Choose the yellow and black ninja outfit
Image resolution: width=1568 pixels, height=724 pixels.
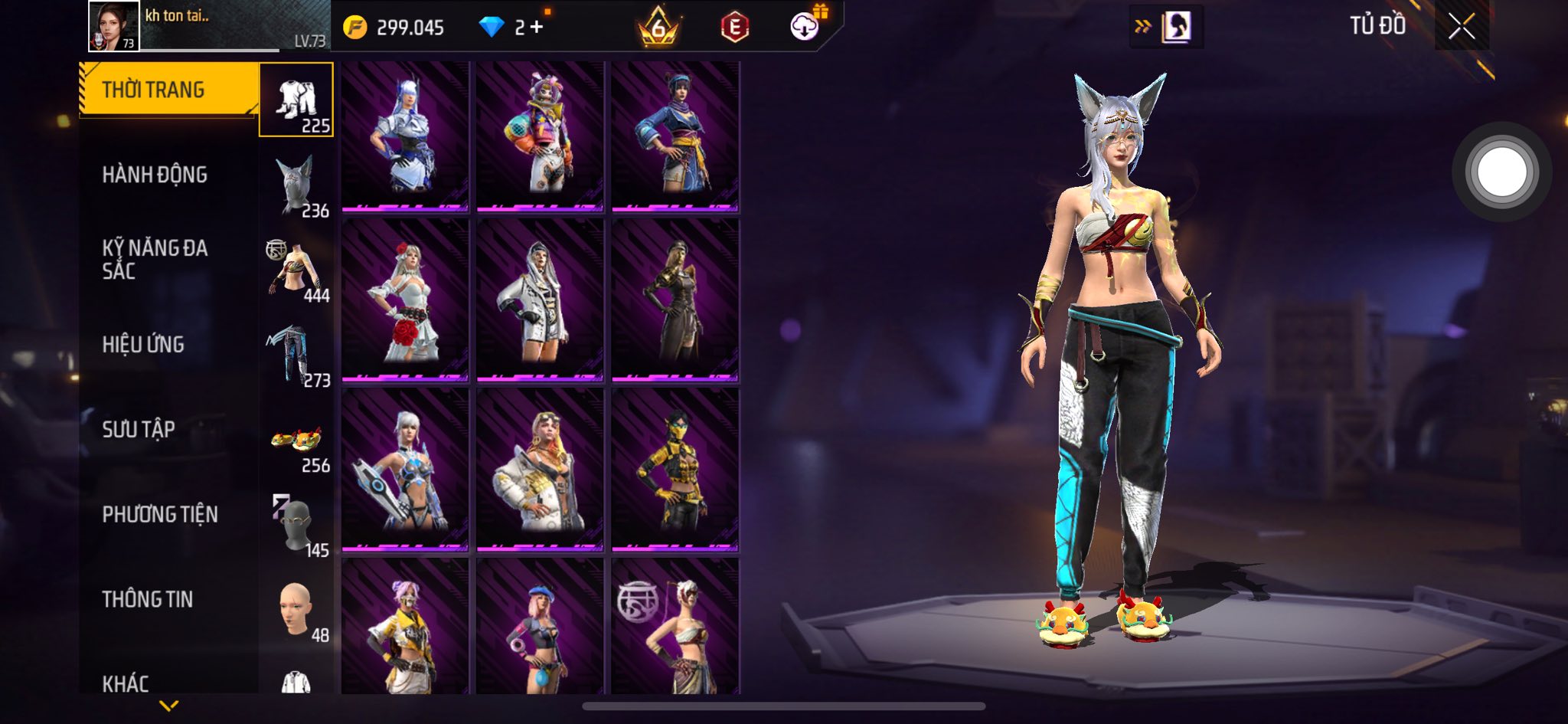[x=675, y=469]
